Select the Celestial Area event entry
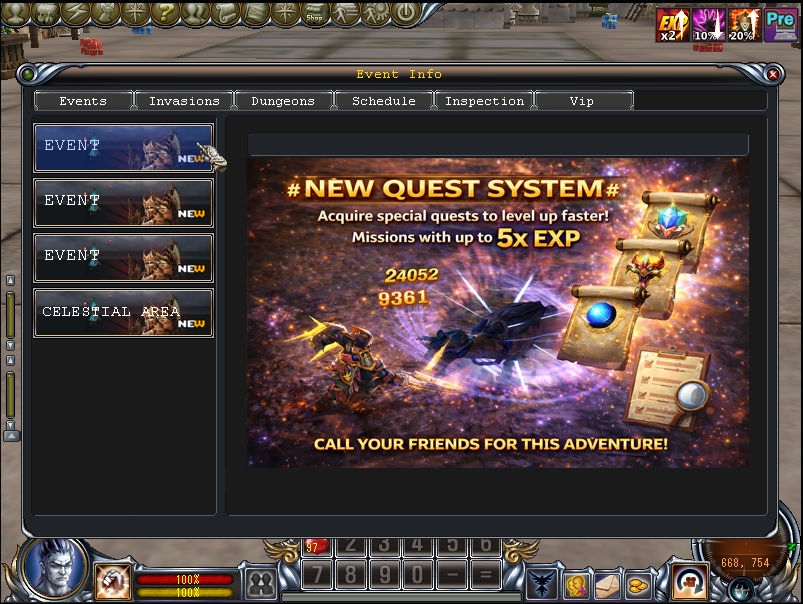Viewport: 803px width, 604px height. tap(123, 313)
